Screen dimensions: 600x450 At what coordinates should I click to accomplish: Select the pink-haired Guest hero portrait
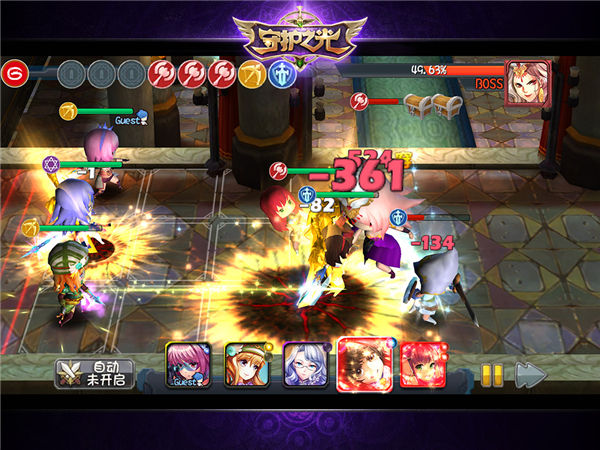188,366
